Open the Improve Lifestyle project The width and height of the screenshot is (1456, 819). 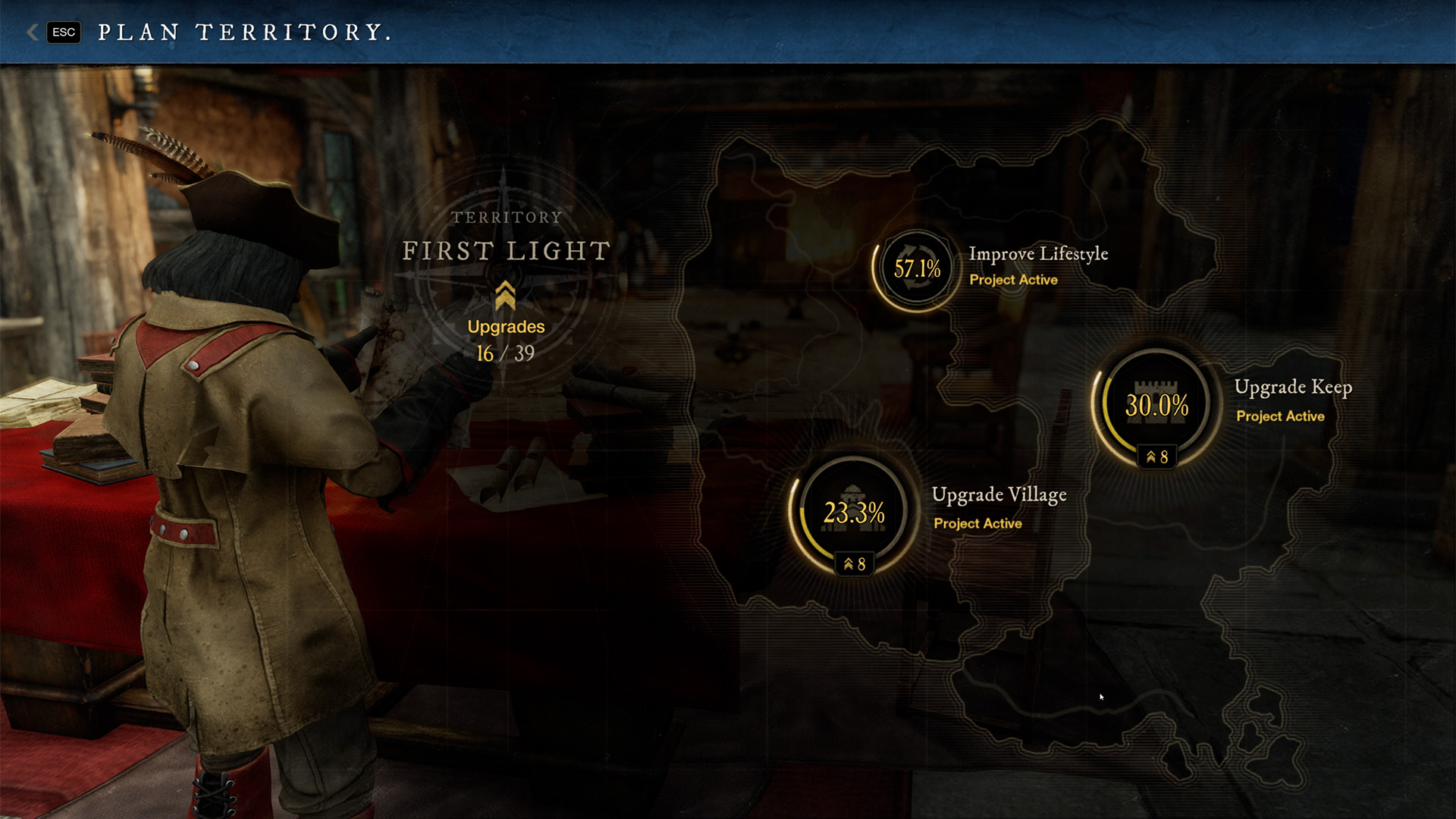917,269
